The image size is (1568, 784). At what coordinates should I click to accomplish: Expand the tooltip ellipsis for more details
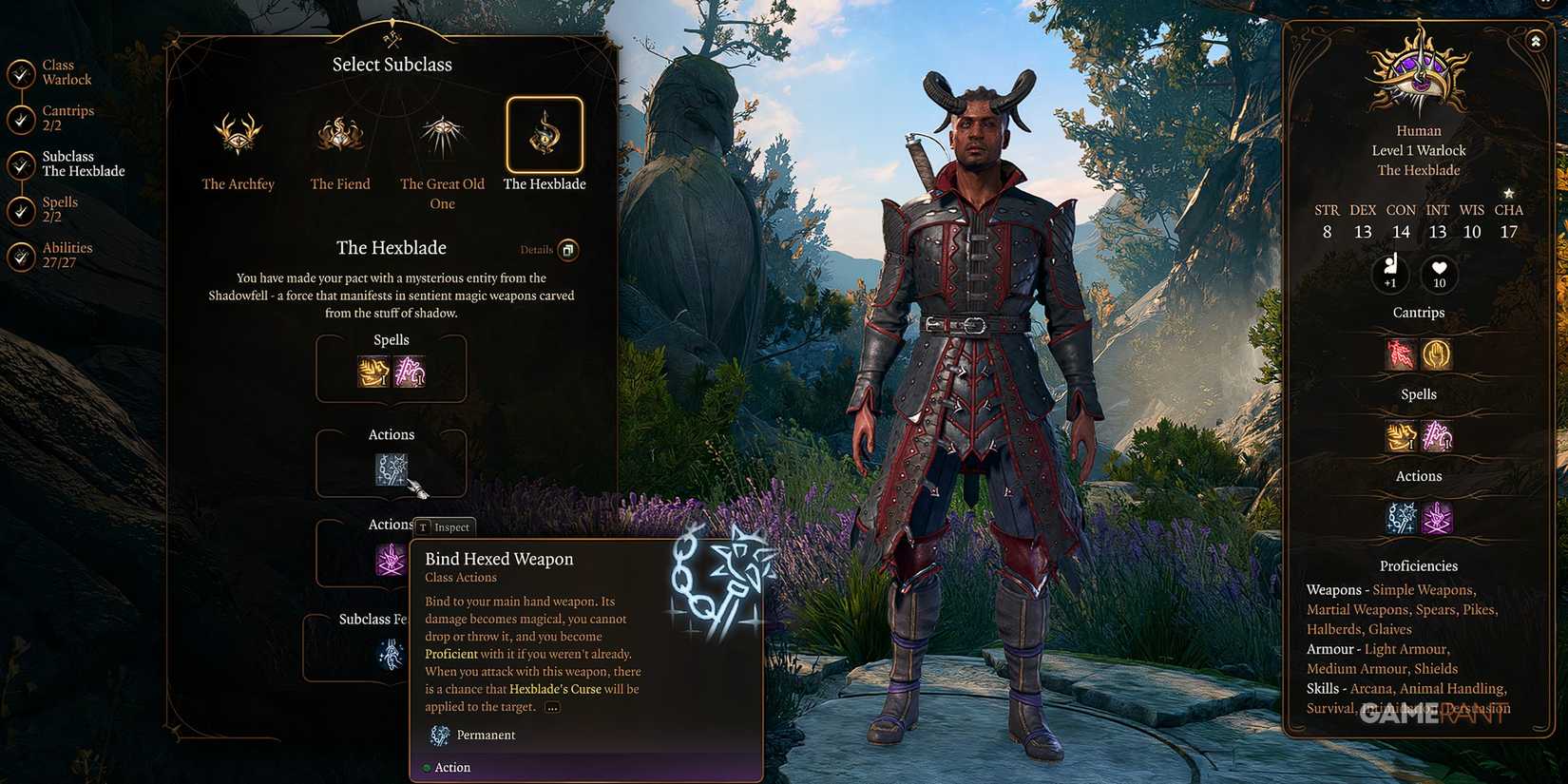tap(552, 706)
